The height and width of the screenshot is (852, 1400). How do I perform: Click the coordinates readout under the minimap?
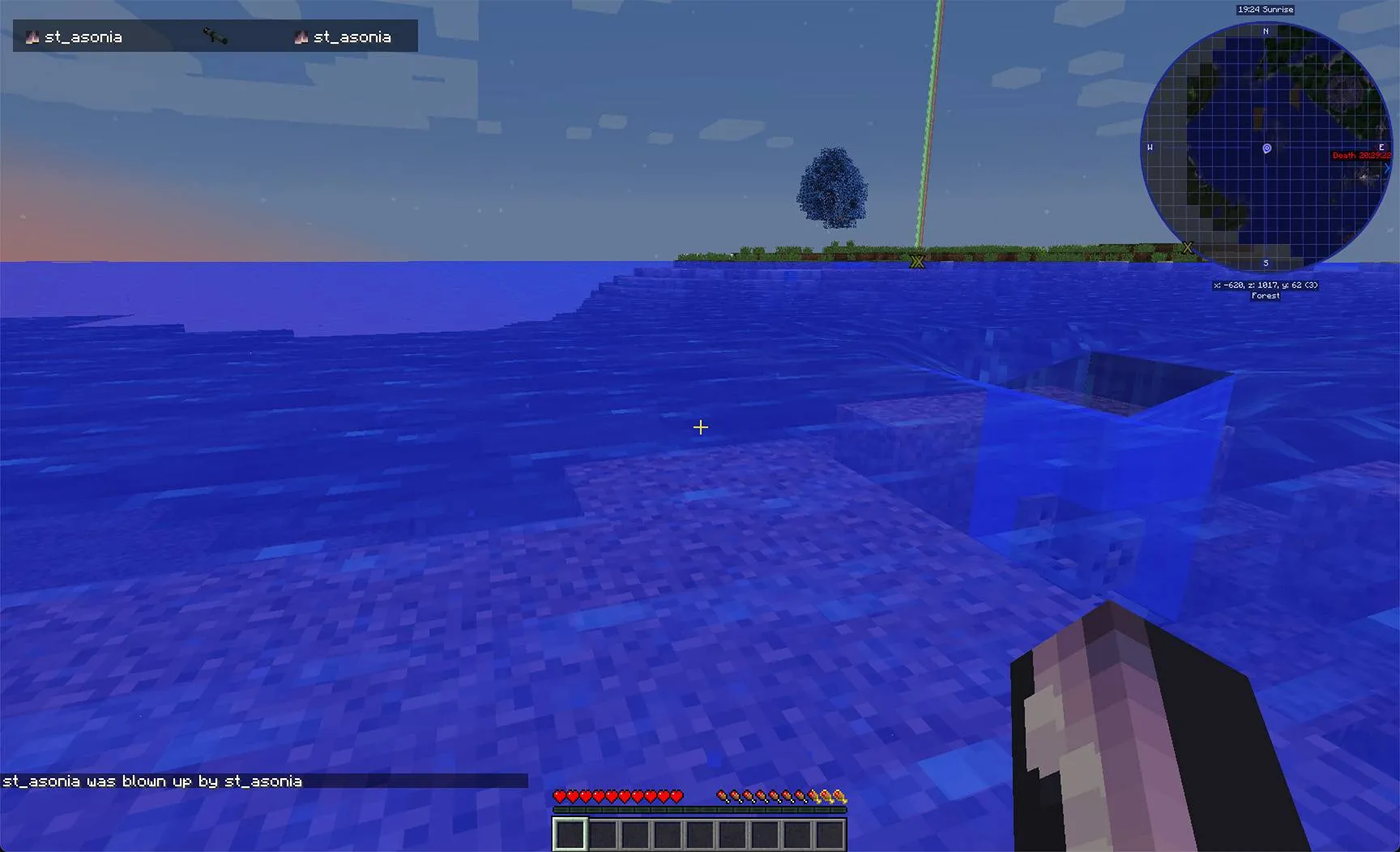(x=1266, y=285)
